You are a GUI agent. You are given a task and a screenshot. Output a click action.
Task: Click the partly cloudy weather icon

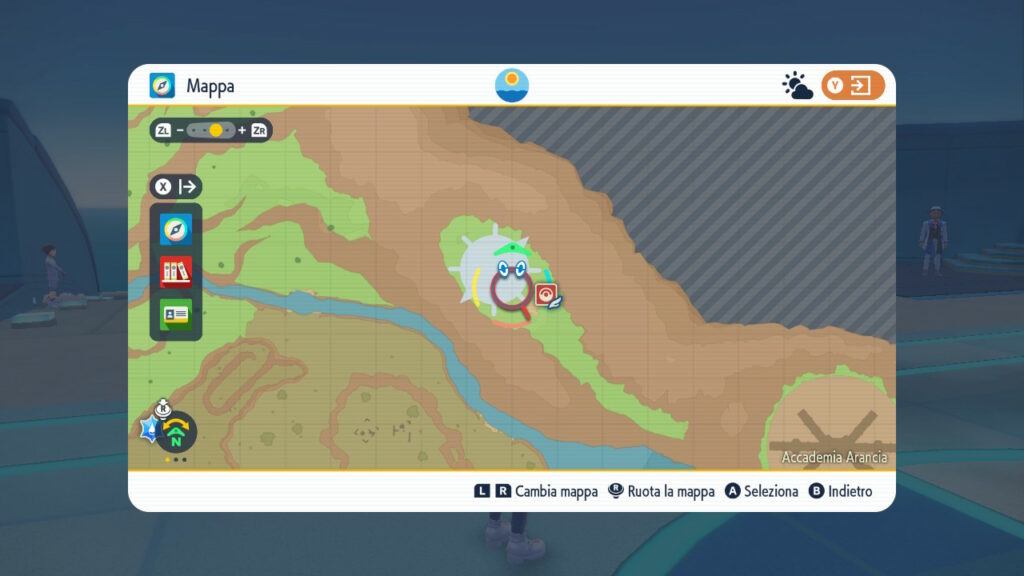pyautogui.click(x=797, y=86)
